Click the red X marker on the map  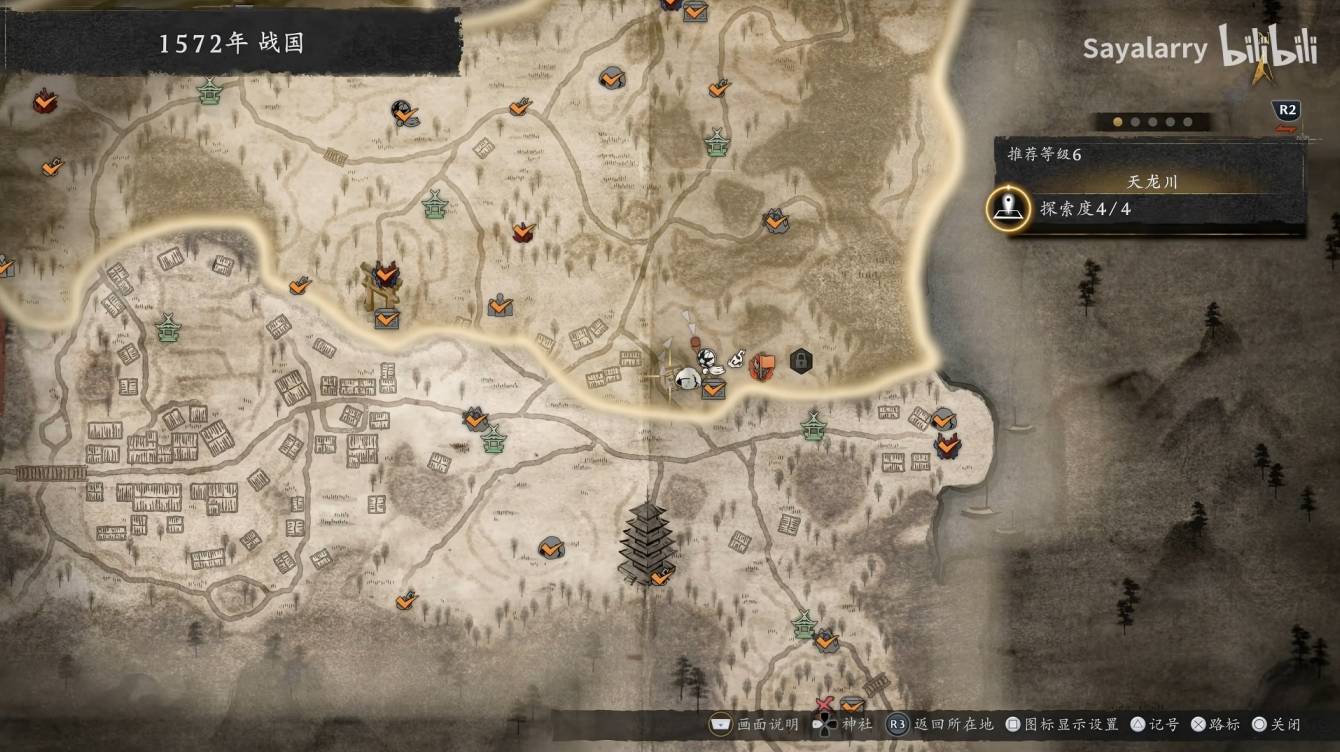pyautogui.click(x=826, y=707)
